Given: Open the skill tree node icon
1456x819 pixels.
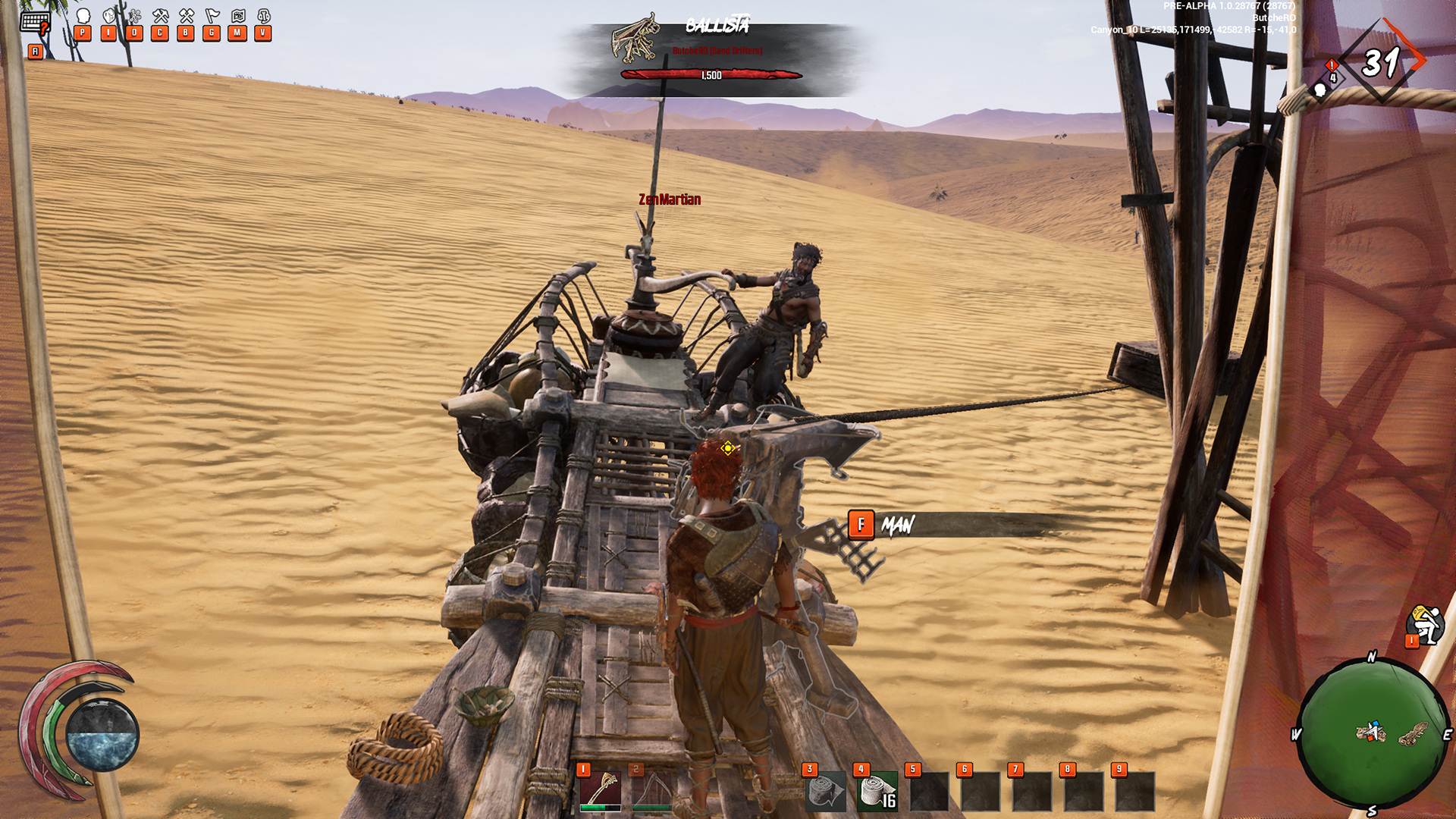Looking at the screenshot, I should [134, 17].
